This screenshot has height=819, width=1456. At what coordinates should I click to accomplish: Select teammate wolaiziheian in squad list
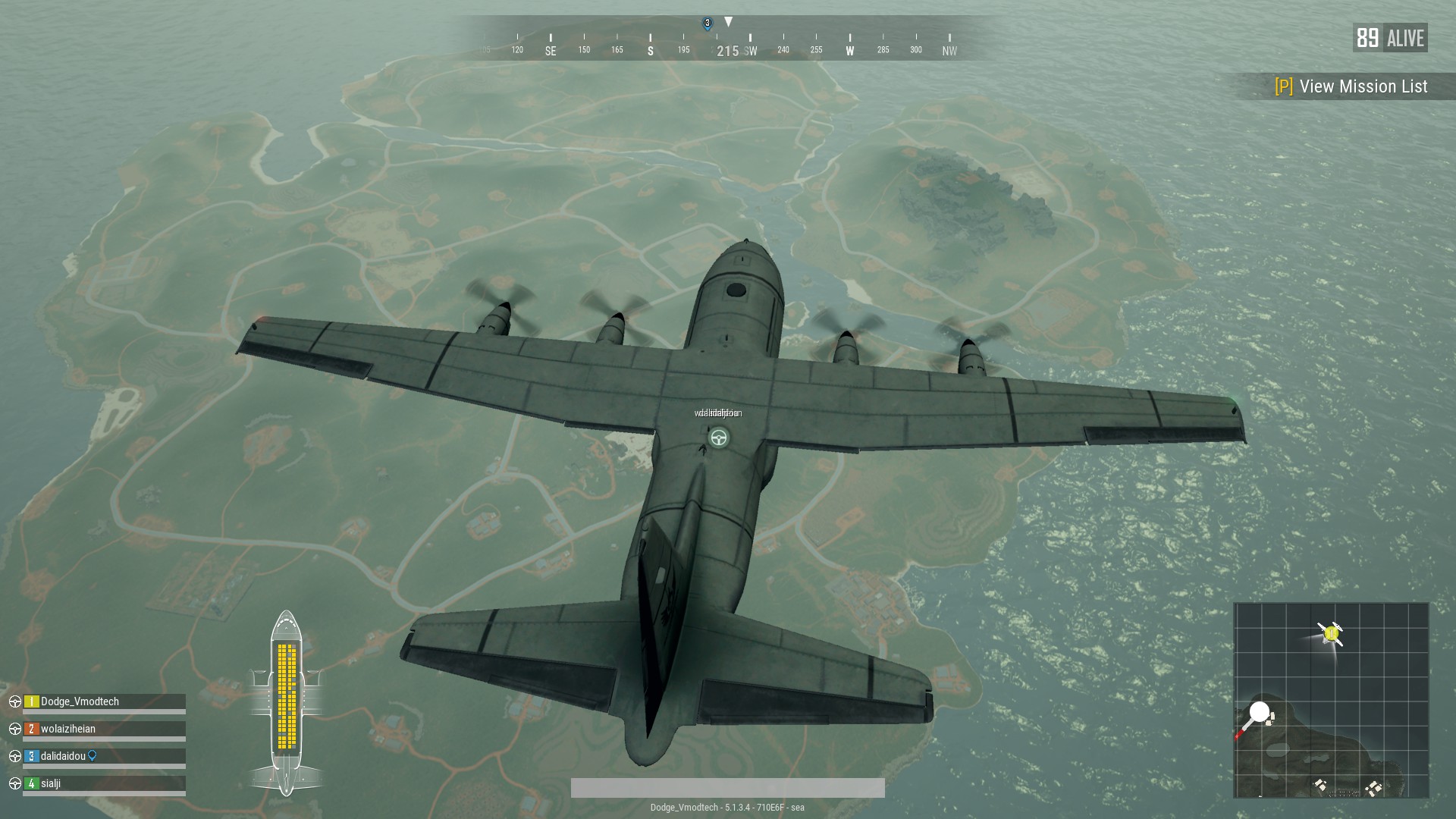pos(68,729)
